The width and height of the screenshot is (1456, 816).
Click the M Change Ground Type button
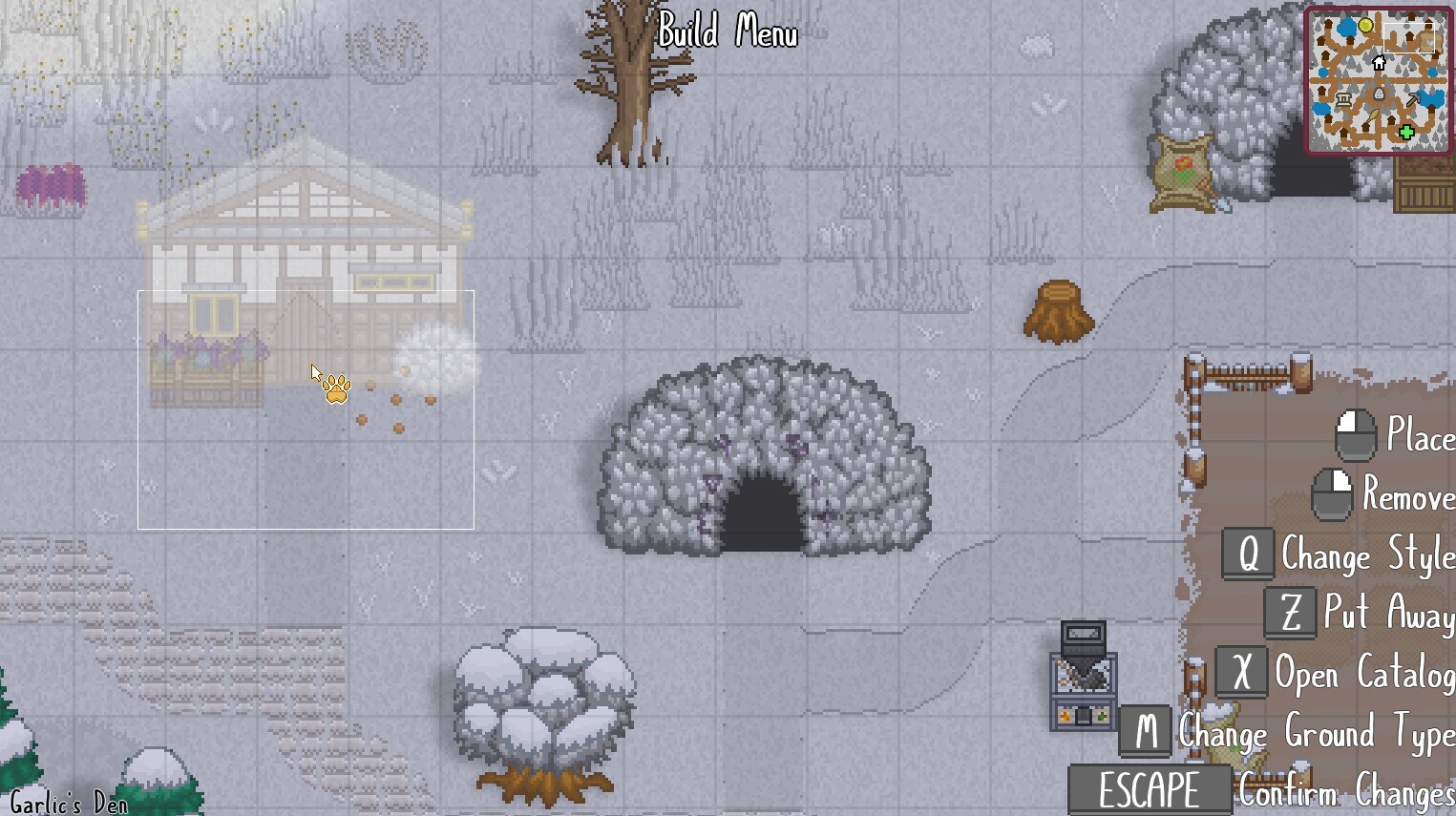point(1146,731)
